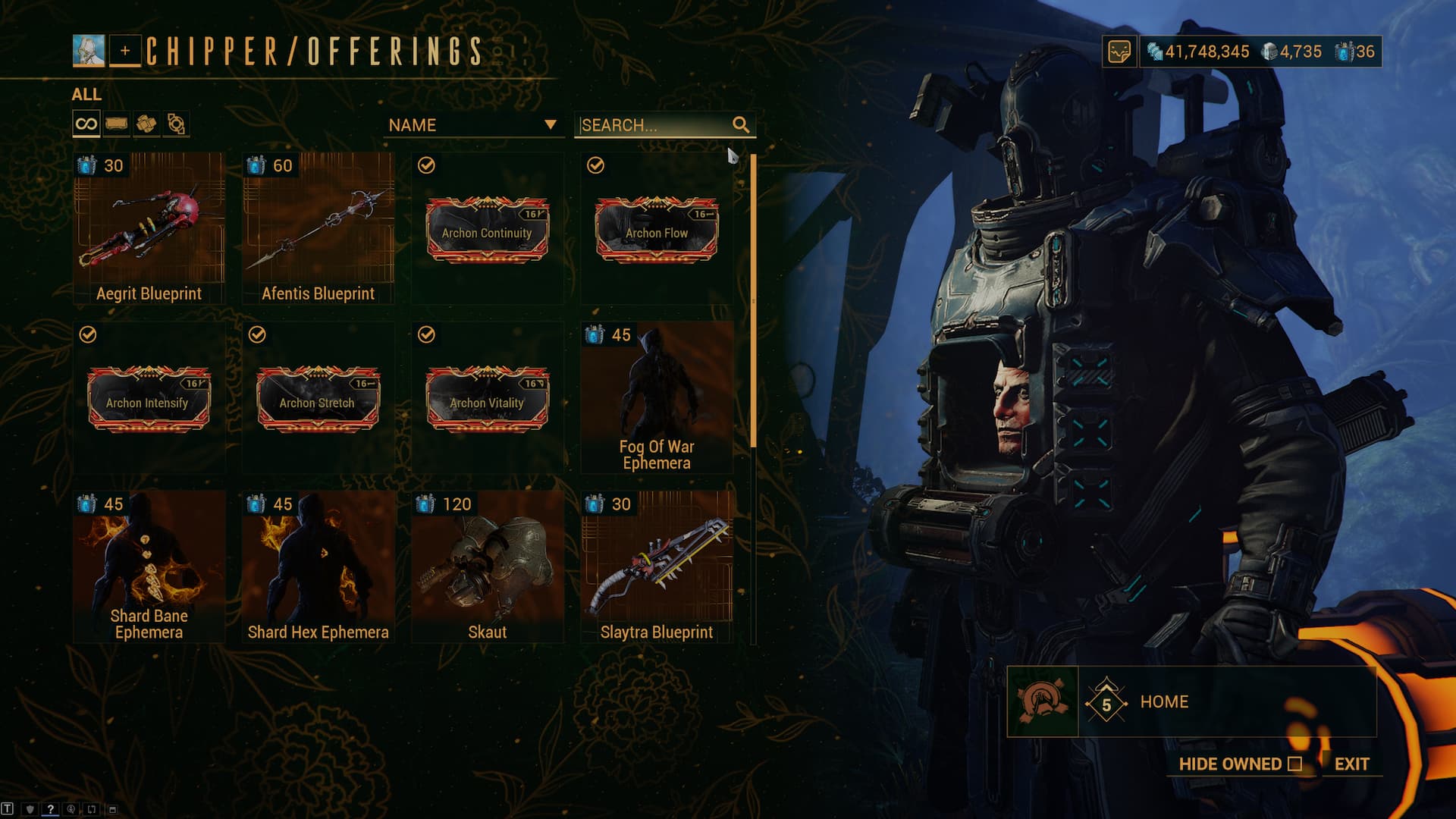Open the Fog Of War Ephemera offering

pos(657,397)
